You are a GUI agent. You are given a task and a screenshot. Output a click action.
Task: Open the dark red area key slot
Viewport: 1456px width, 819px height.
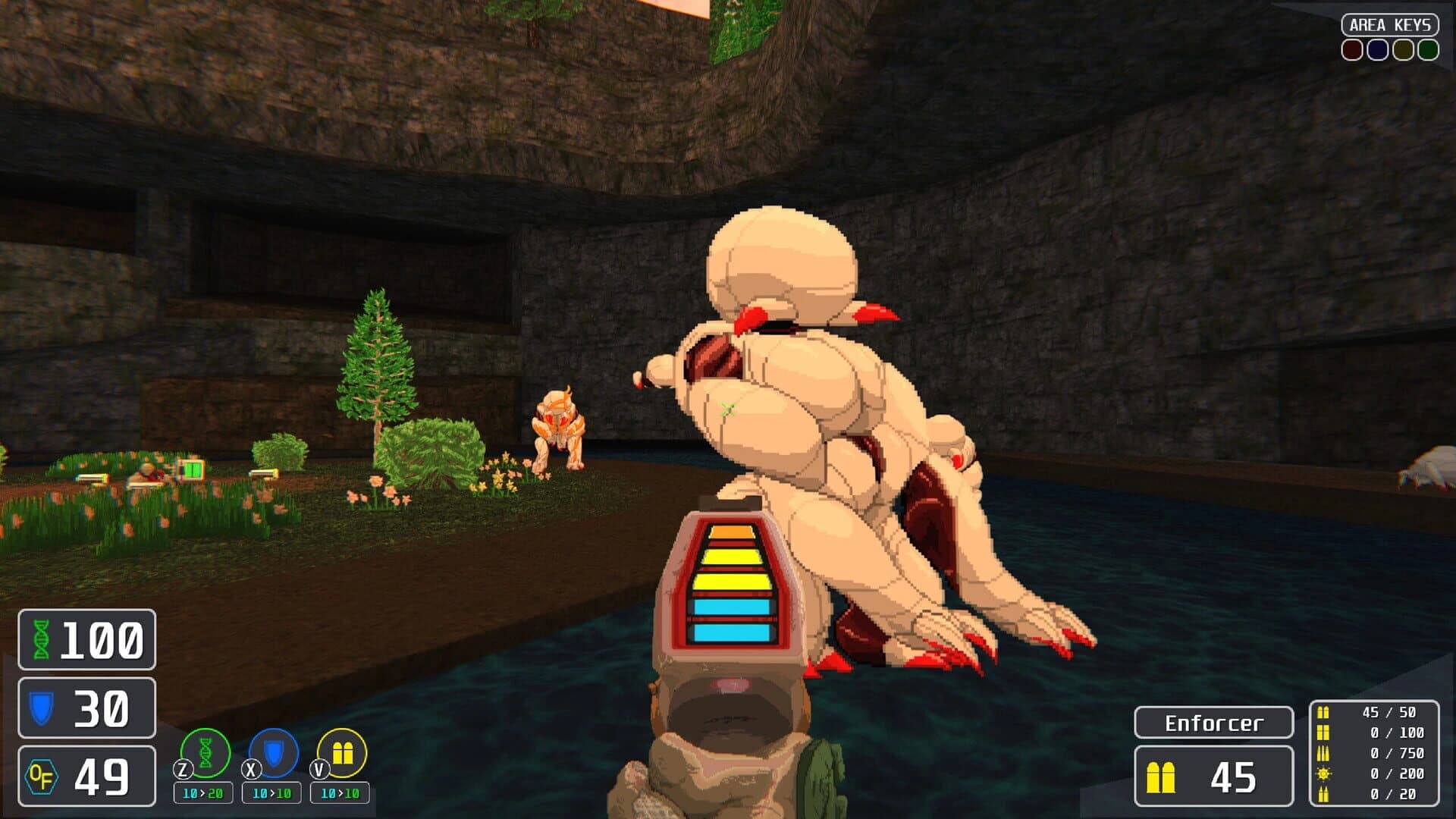(x=1352, y=51)
